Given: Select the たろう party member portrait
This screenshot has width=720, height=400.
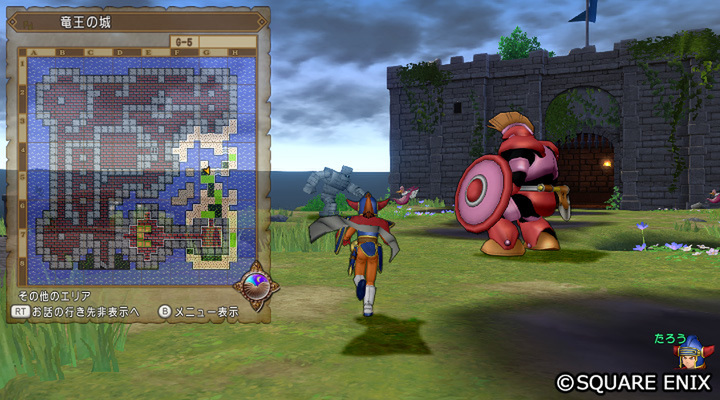Looking at the screenshot, I should [692, 356].
